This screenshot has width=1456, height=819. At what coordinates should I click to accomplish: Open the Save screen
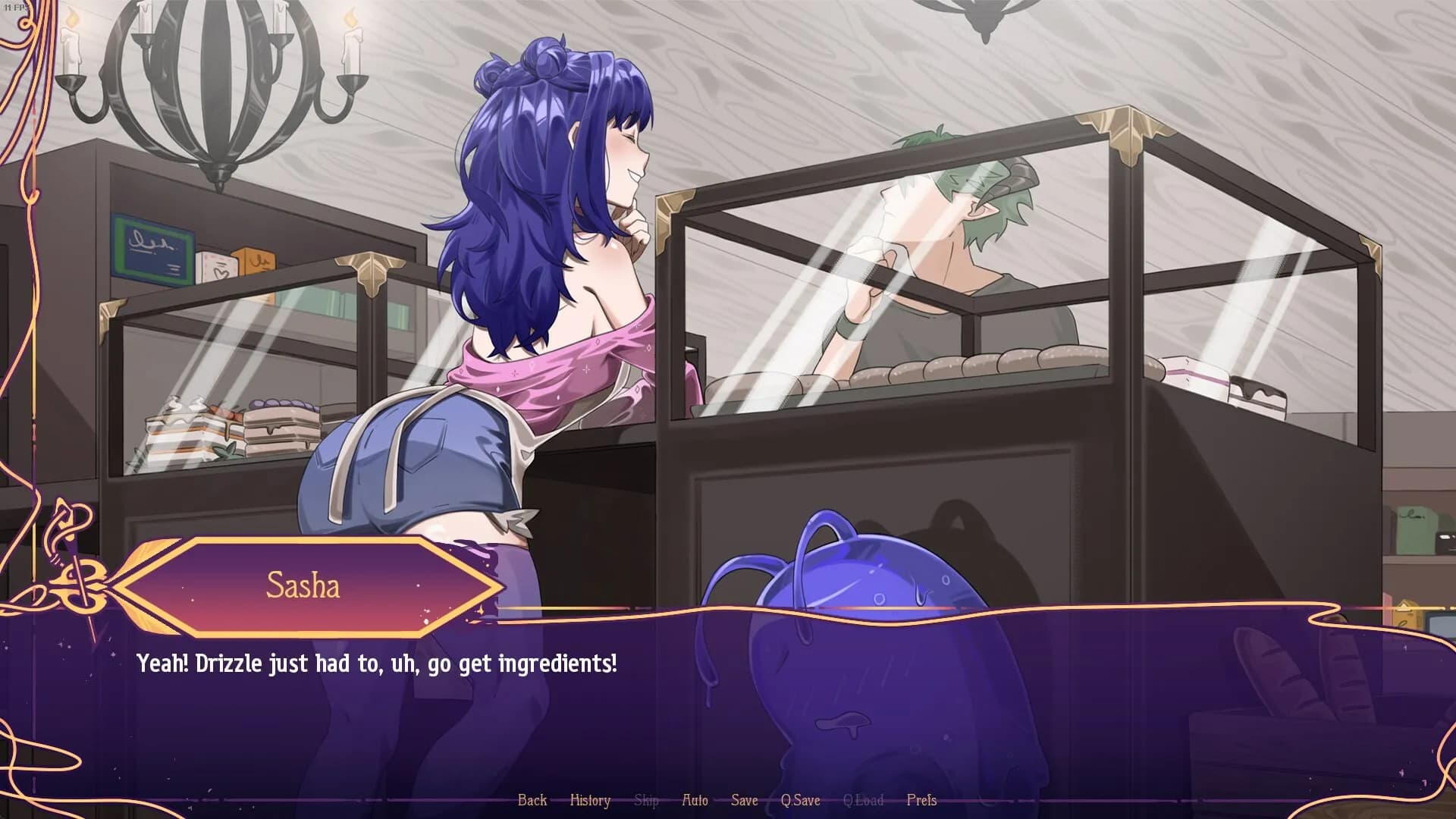pyautogui.click(x=744, y=800)
